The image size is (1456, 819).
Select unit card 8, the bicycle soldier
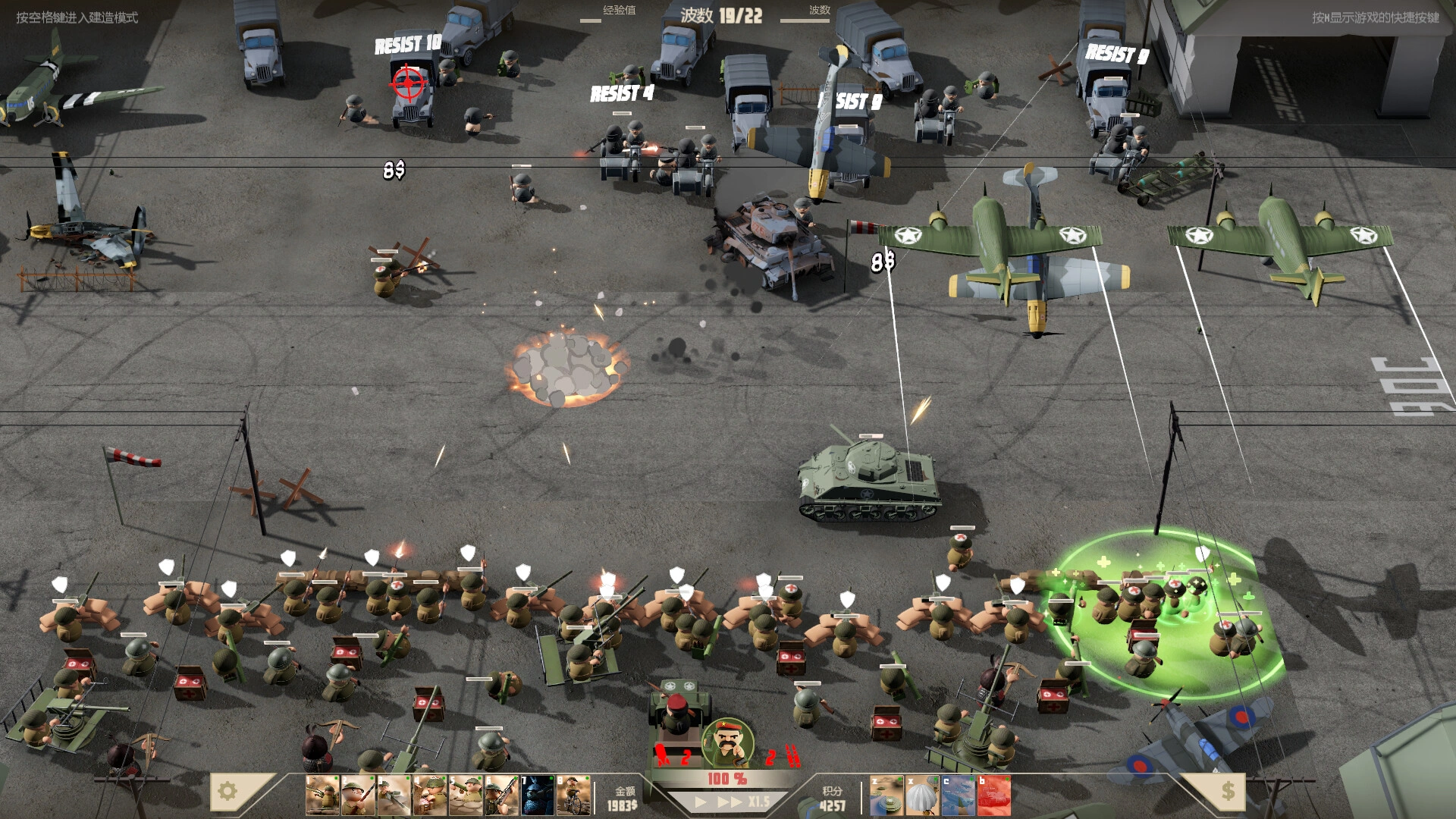(573, 796)
